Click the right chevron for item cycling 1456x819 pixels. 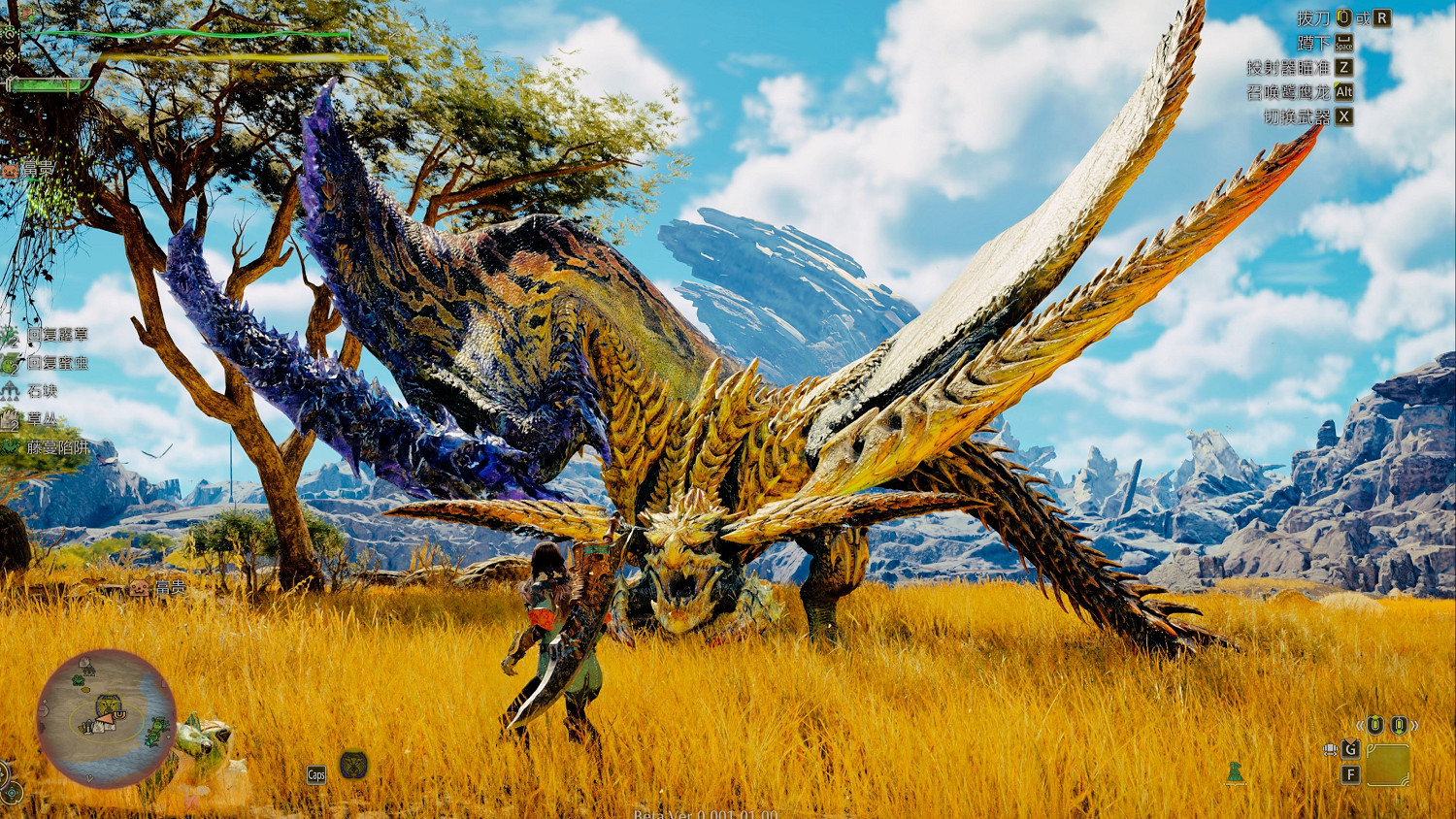(x=1412, y=724)
